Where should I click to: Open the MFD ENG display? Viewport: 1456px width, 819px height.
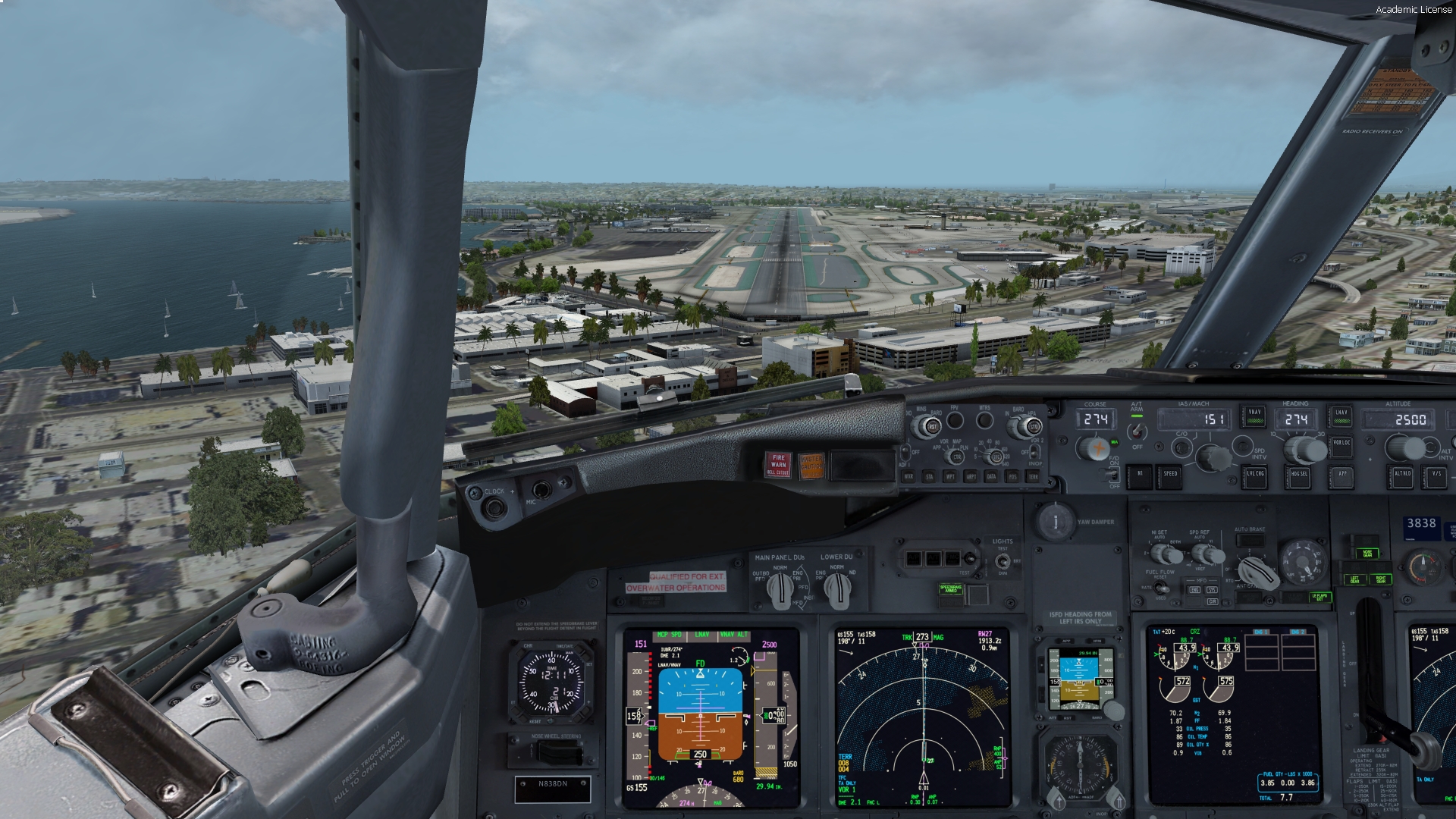pyautogui.click(x=1195, y=589)
